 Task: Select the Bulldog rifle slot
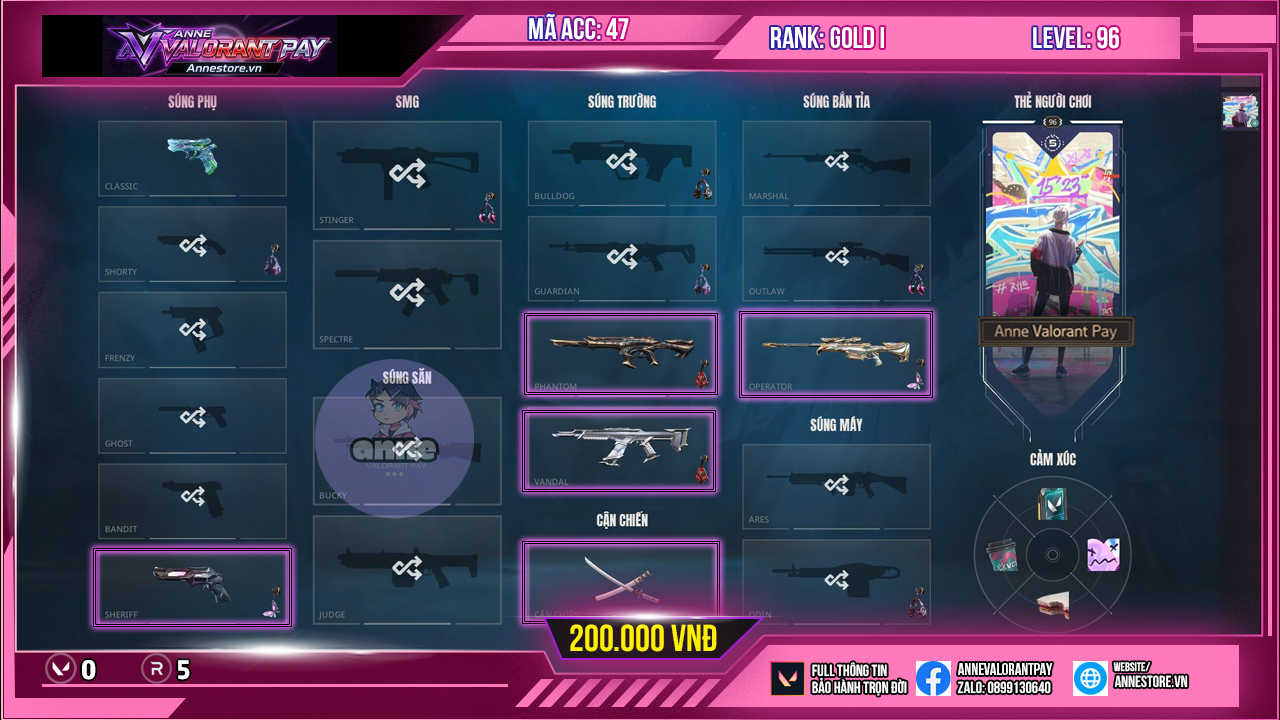[x=622, y=162]
